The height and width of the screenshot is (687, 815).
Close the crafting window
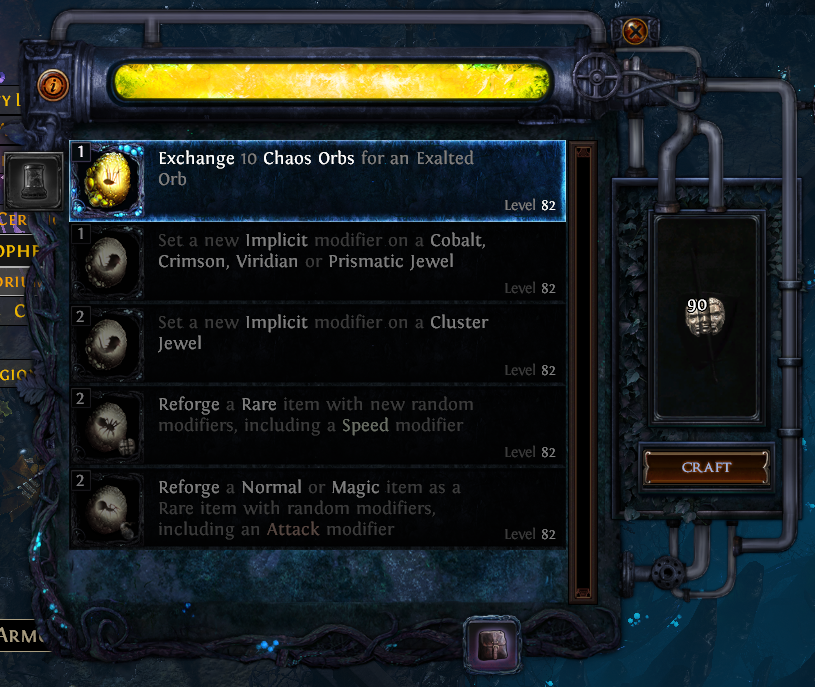(634, 32)
